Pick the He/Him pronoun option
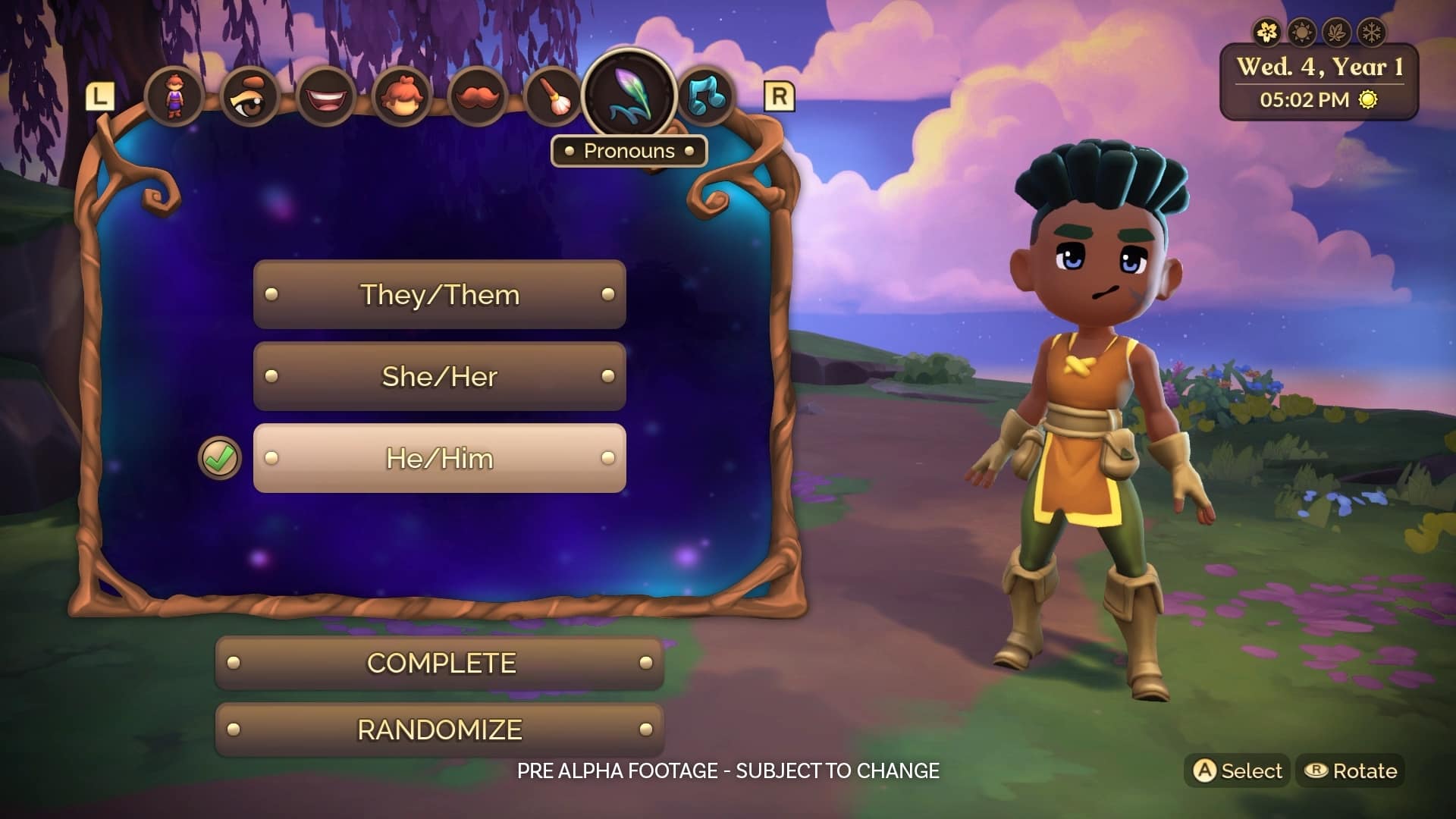 point(439,458)
